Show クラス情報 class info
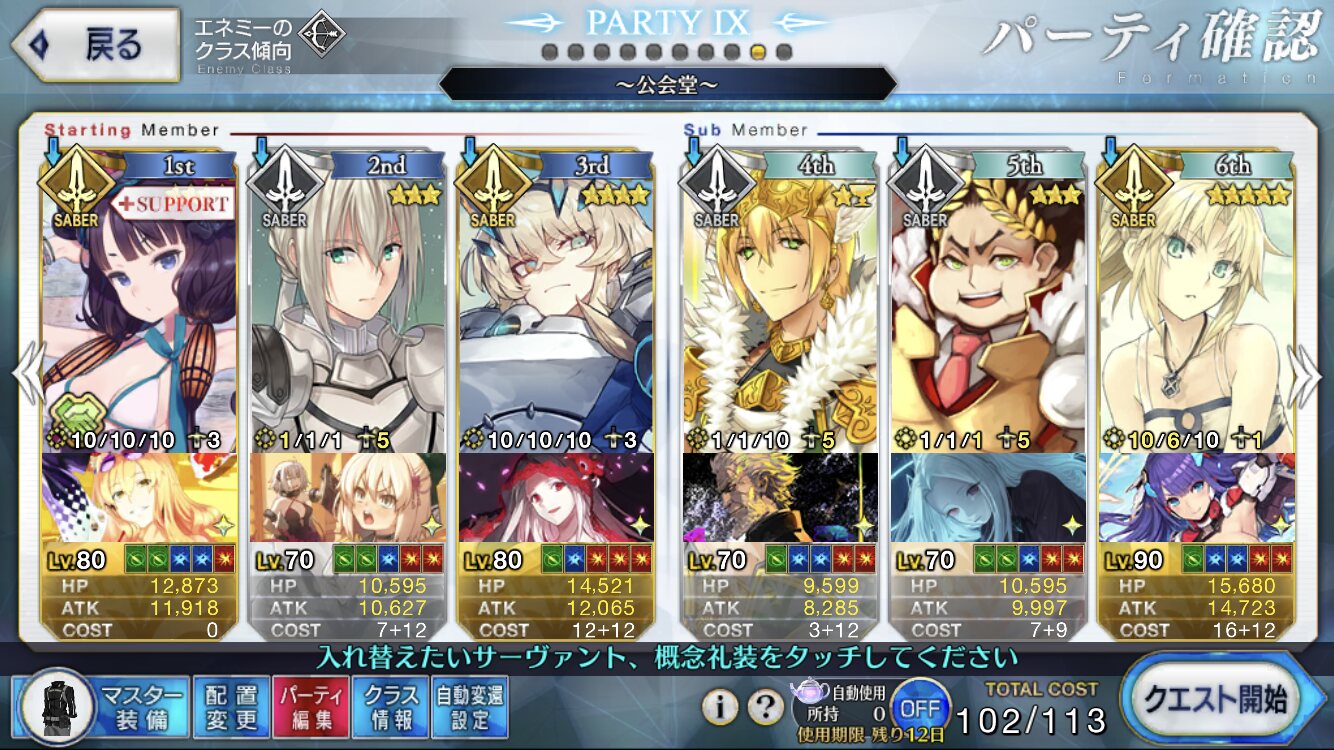Viewport: 1334px width, 750px height. pyautogui.click(x=391, y=707)
